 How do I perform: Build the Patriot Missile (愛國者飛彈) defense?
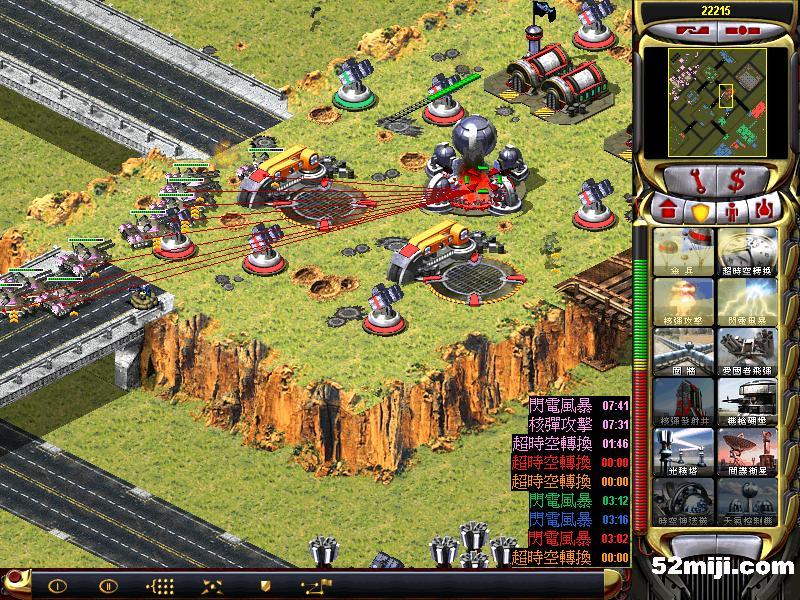pos(745,351)
